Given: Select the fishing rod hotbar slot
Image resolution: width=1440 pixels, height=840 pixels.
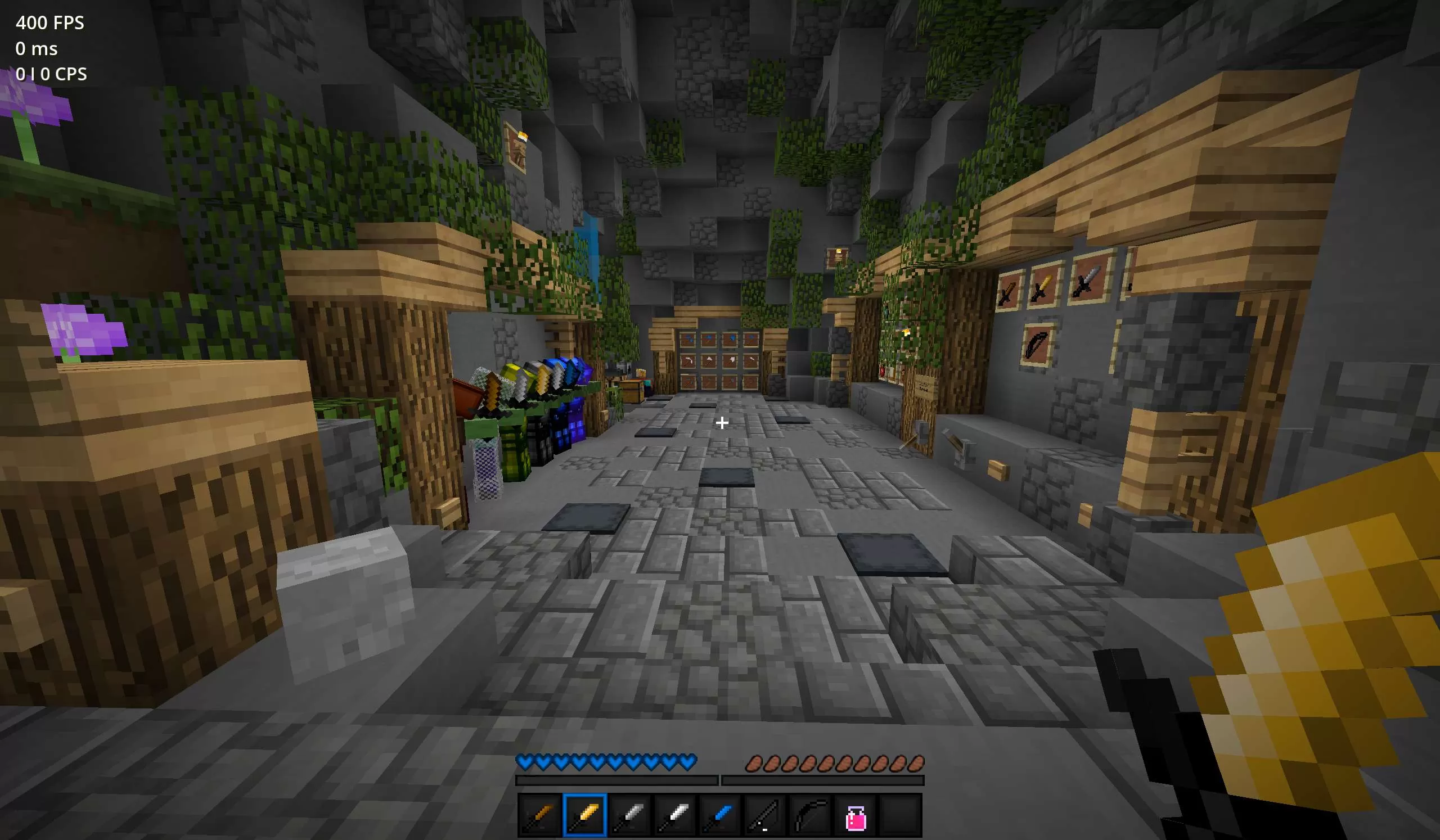Looking at the screenshot, I should 765,815.
